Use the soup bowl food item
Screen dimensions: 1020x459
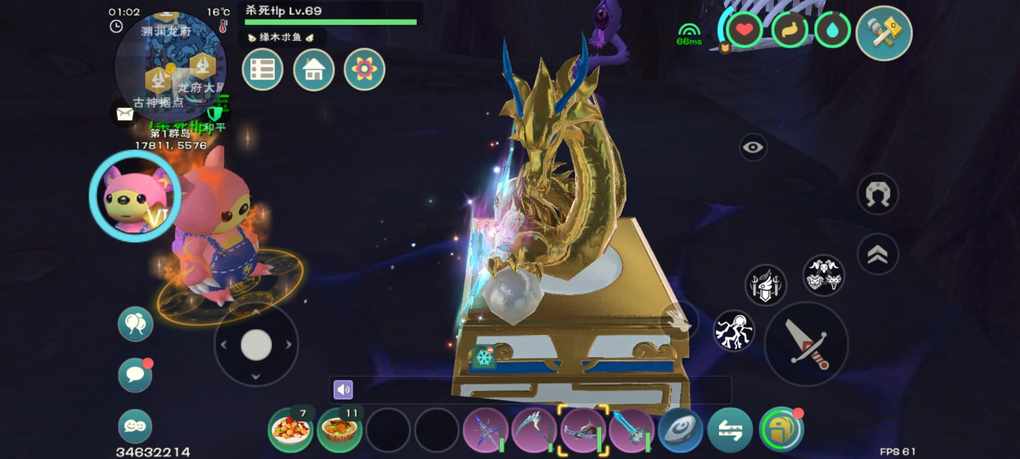[x=339, y=430]
